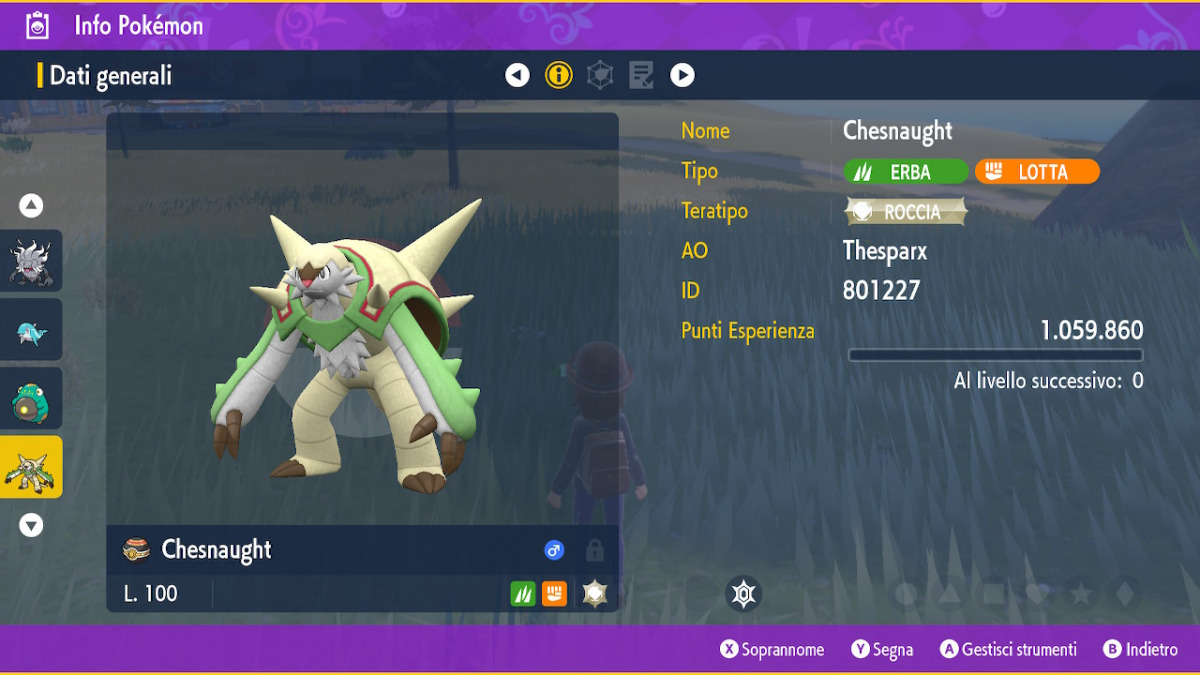The image size is (1200, 675).
Task: Open the trainer memo notes tab
Action: [x=641, y=75]
